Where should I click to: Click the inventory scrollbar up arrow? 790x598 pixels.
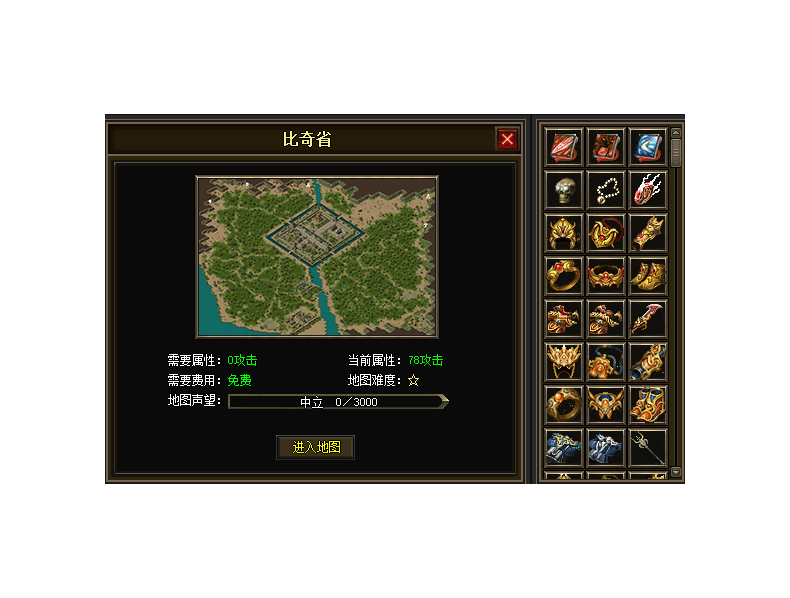(x=676, y=132)
